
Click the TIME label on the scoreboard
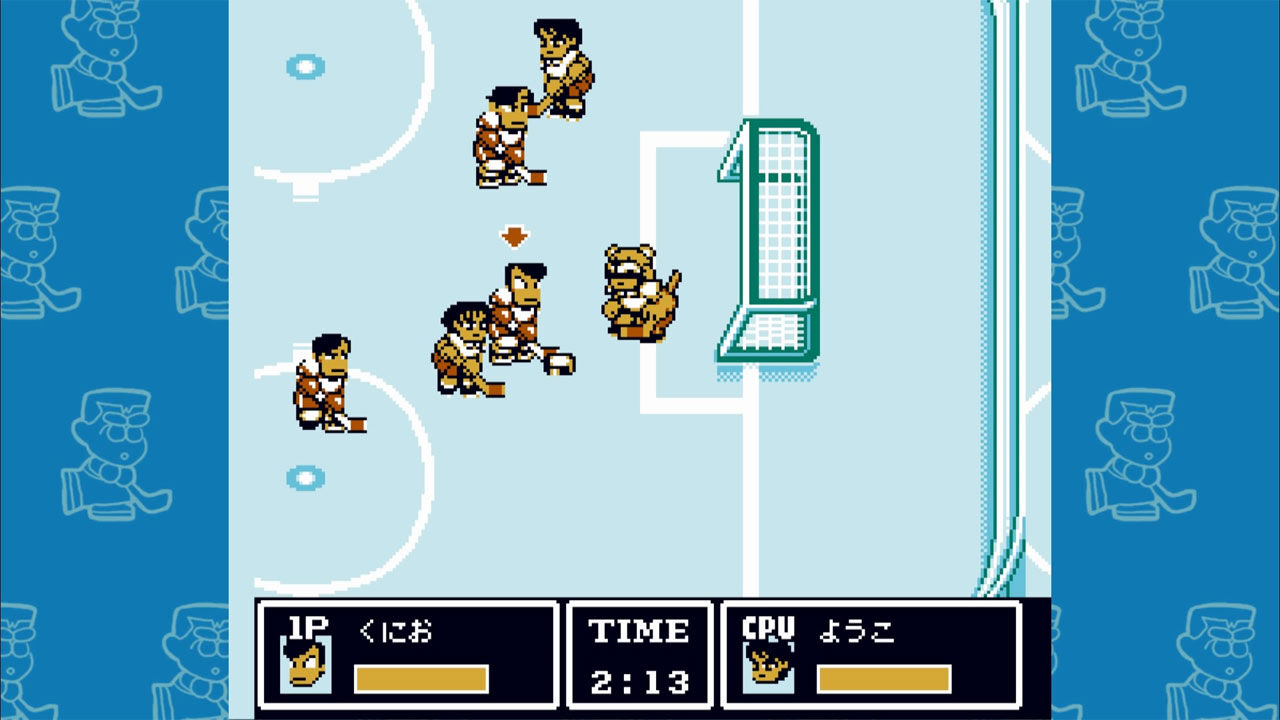[x=639, y=630]
